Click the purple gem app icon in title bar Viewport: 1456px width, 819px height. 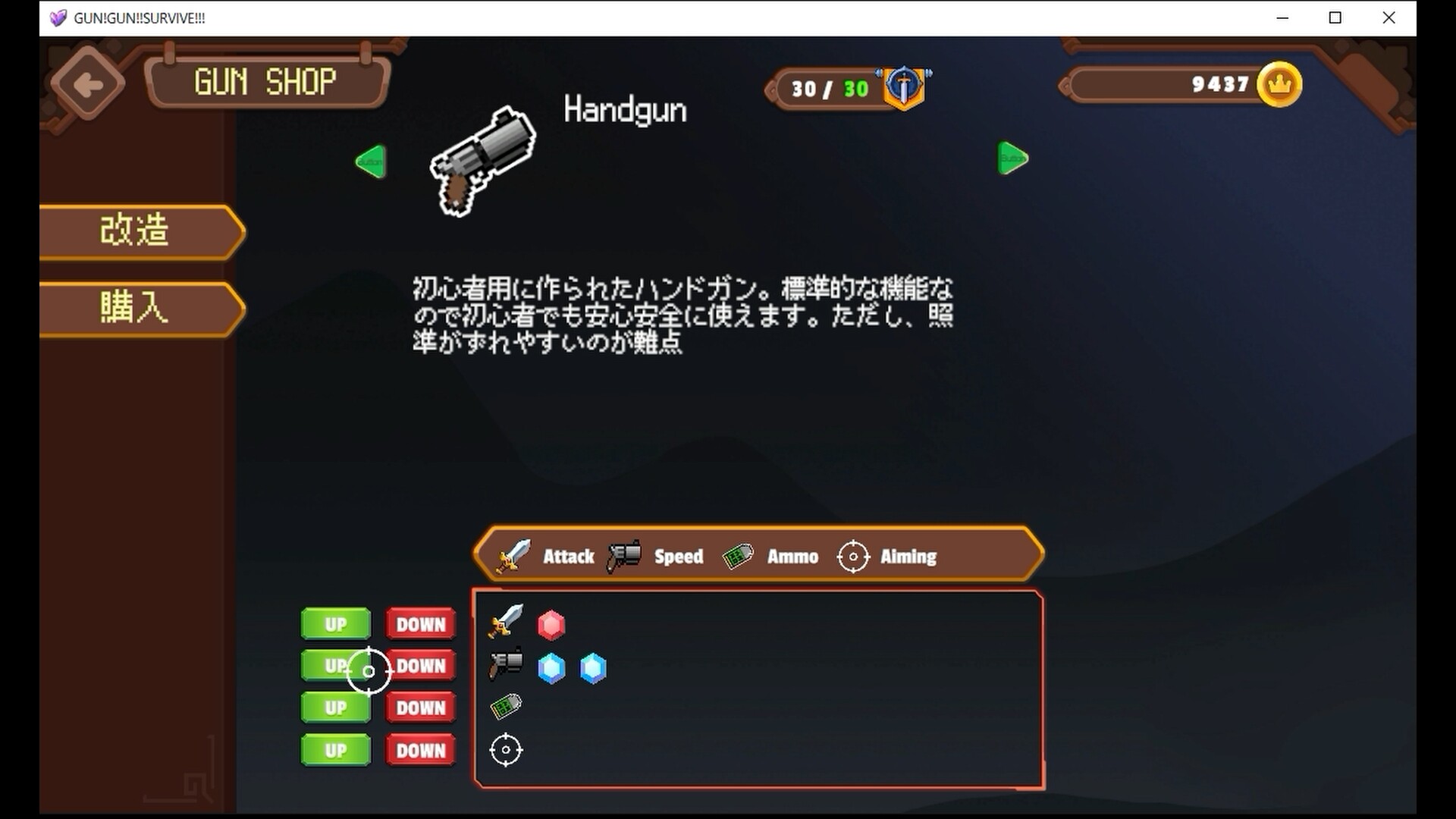(x=58, y=17)
